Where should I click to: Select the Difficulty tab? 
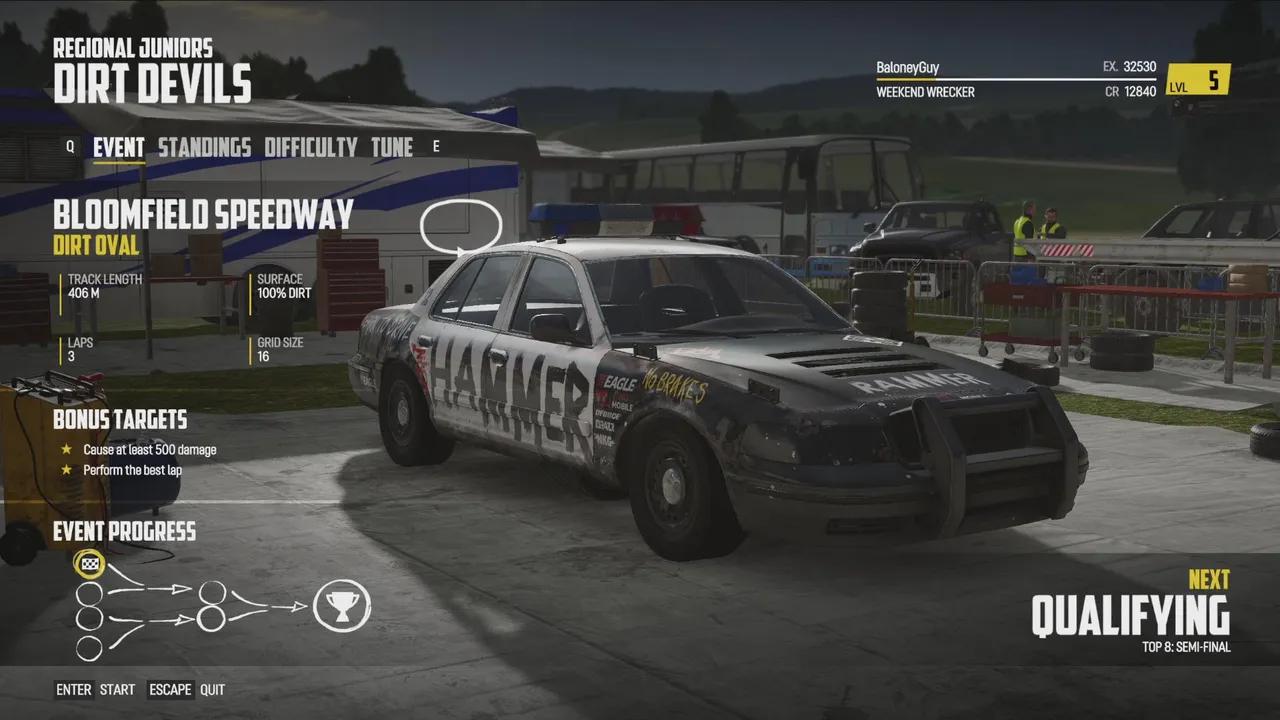310,148
